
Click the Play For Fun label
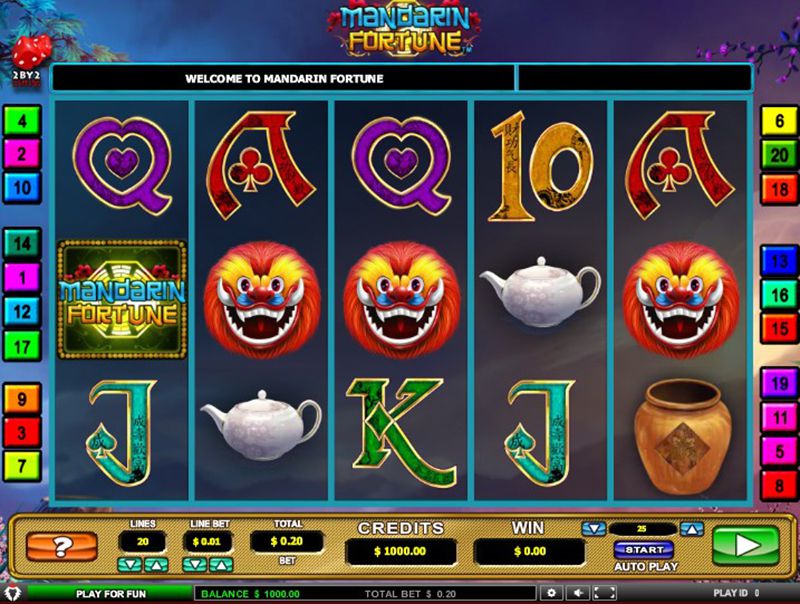[x=110, y=593]
